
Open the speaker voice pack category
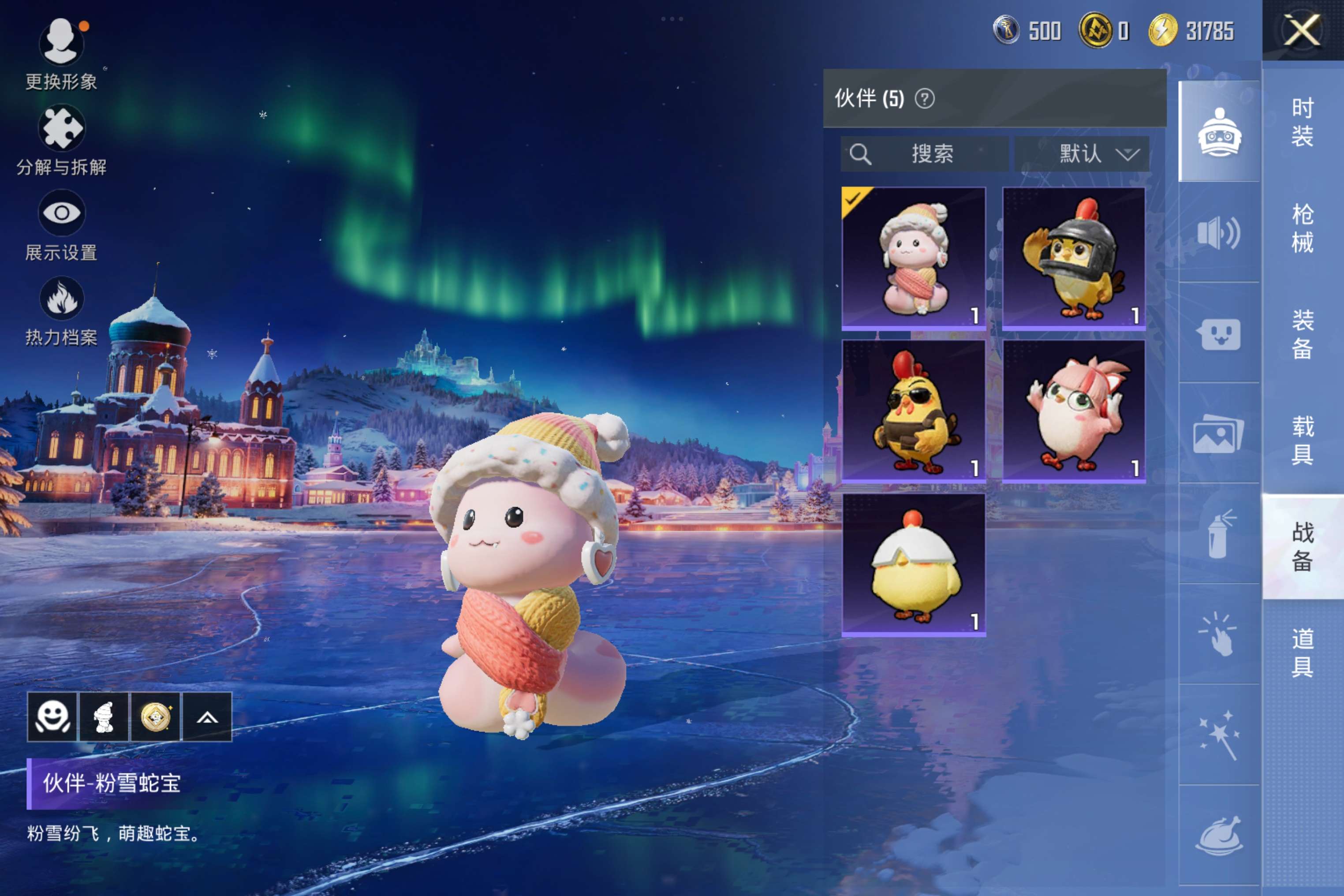click(x=1219, y=232)
